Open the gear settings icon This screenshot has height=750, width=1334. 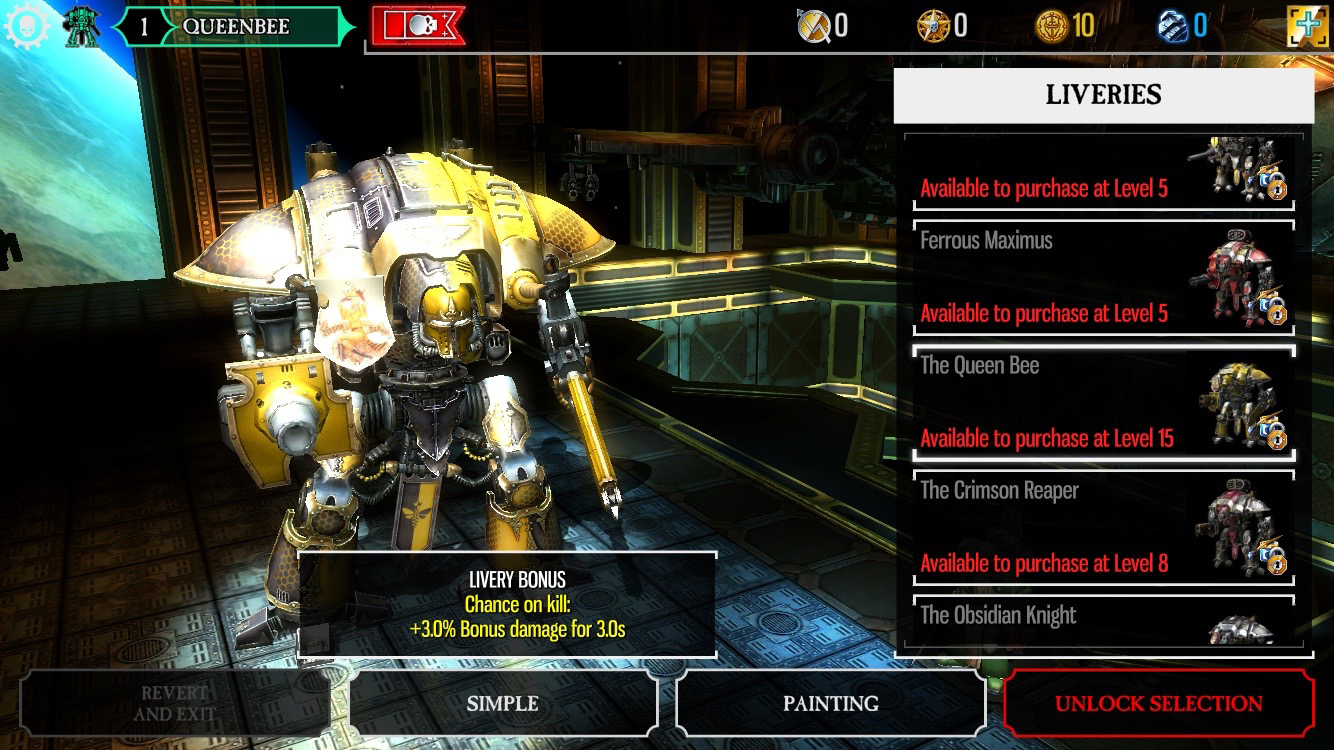click(26, 25)
